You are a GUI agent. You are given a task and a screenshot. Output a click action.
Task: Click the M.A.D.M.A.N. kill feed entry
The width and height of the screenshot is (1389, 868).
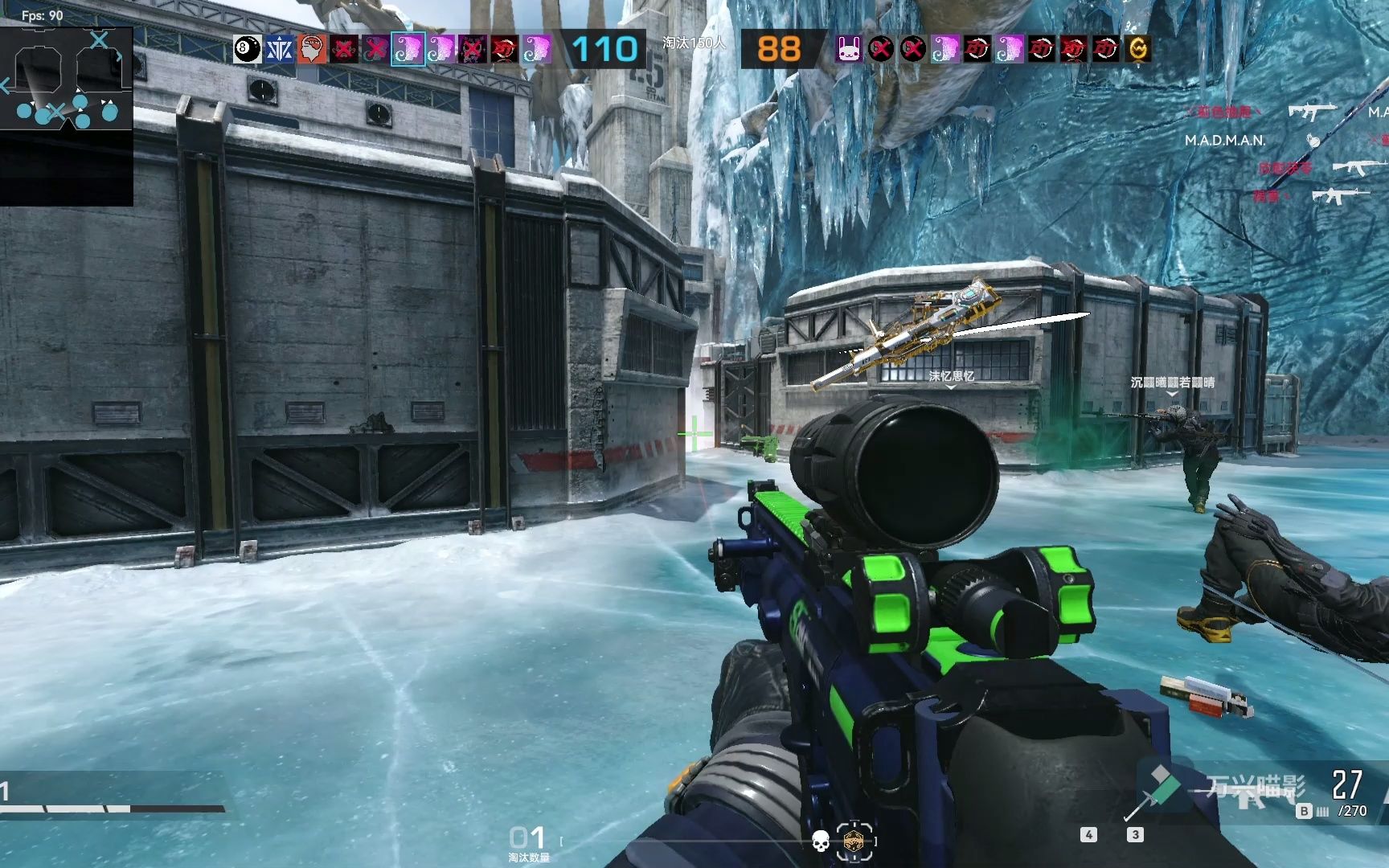[x=1224, y=140]
